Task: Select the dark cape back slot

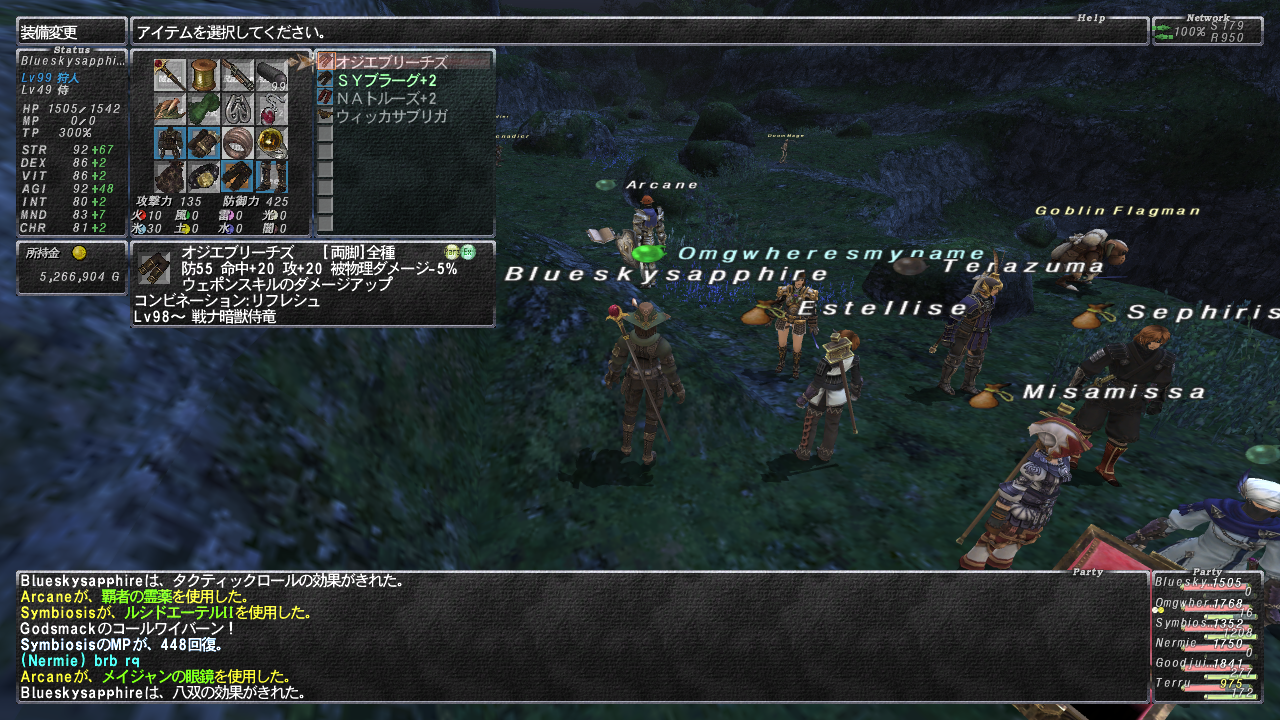Action: coord(170,177)
